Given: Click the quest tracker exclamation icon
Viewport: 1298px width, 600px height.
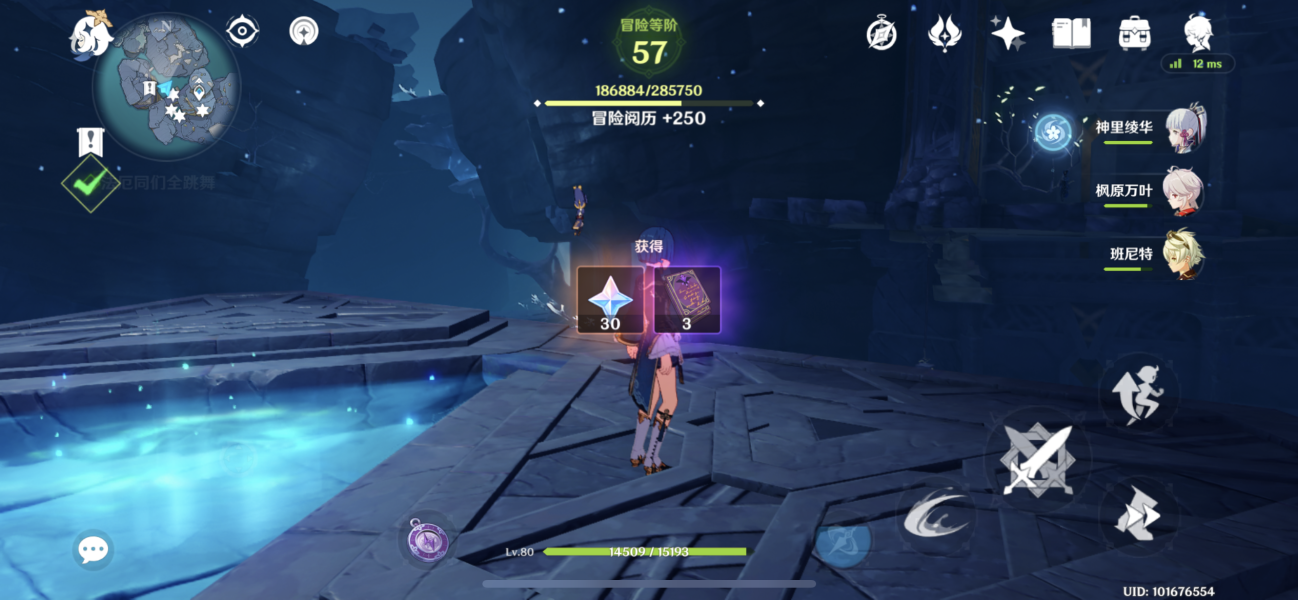Looking at the screenshot, I should [90, 142].
